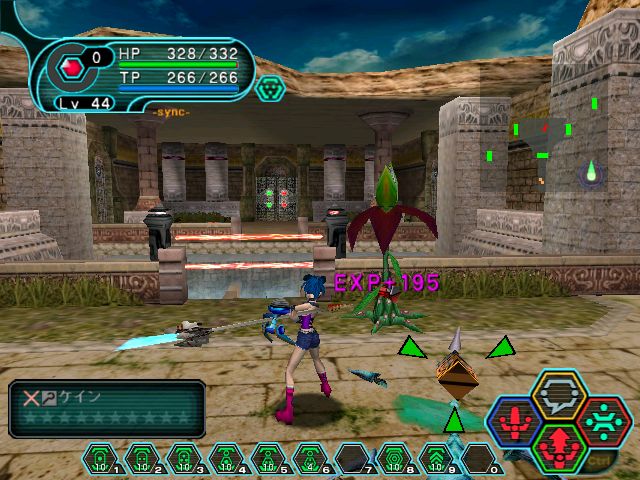Select the double-arrow item in slot 9
The width and height of the screenshot is (640, 480).
pyautogui.click(x=435, y=458)
